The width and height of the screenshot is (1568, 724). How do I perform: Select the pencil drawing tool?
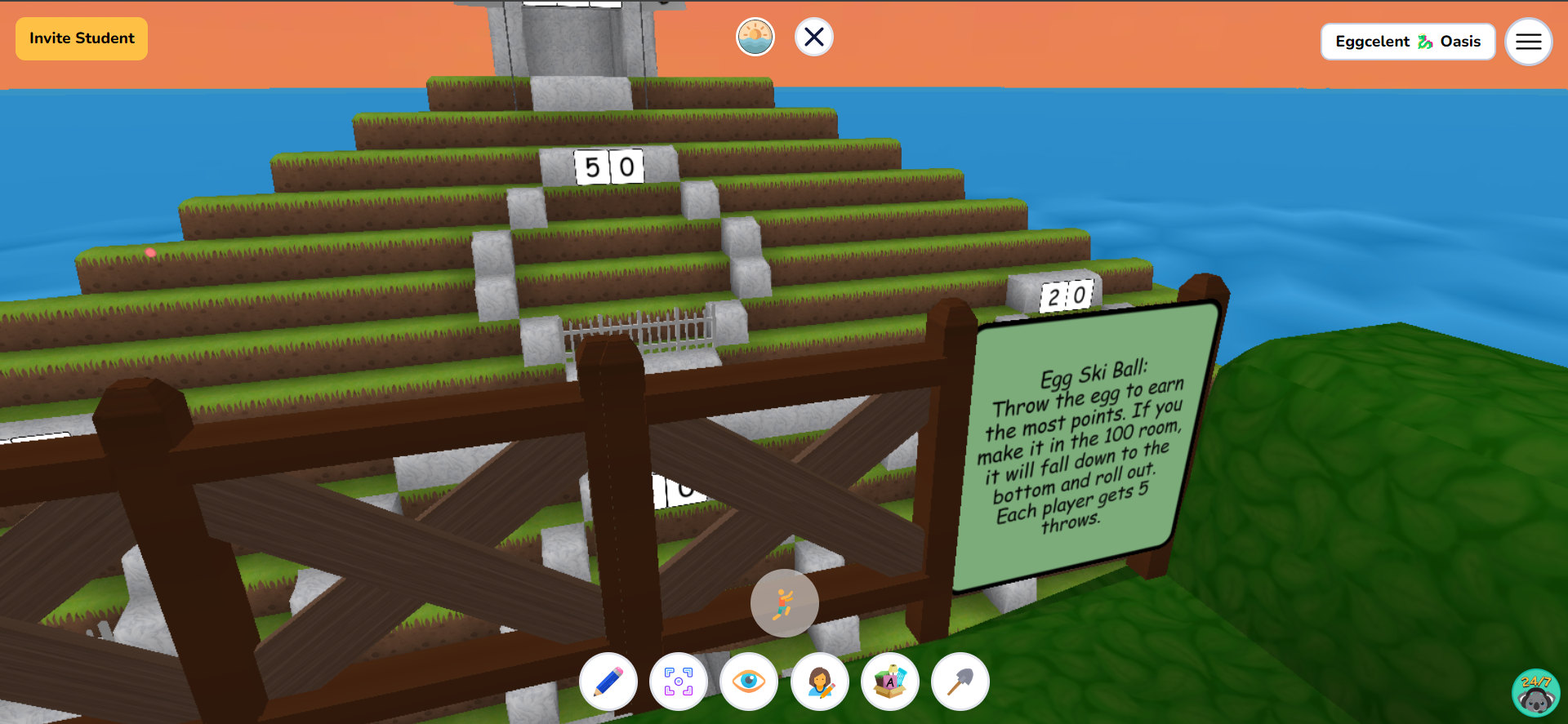(608, 682)
